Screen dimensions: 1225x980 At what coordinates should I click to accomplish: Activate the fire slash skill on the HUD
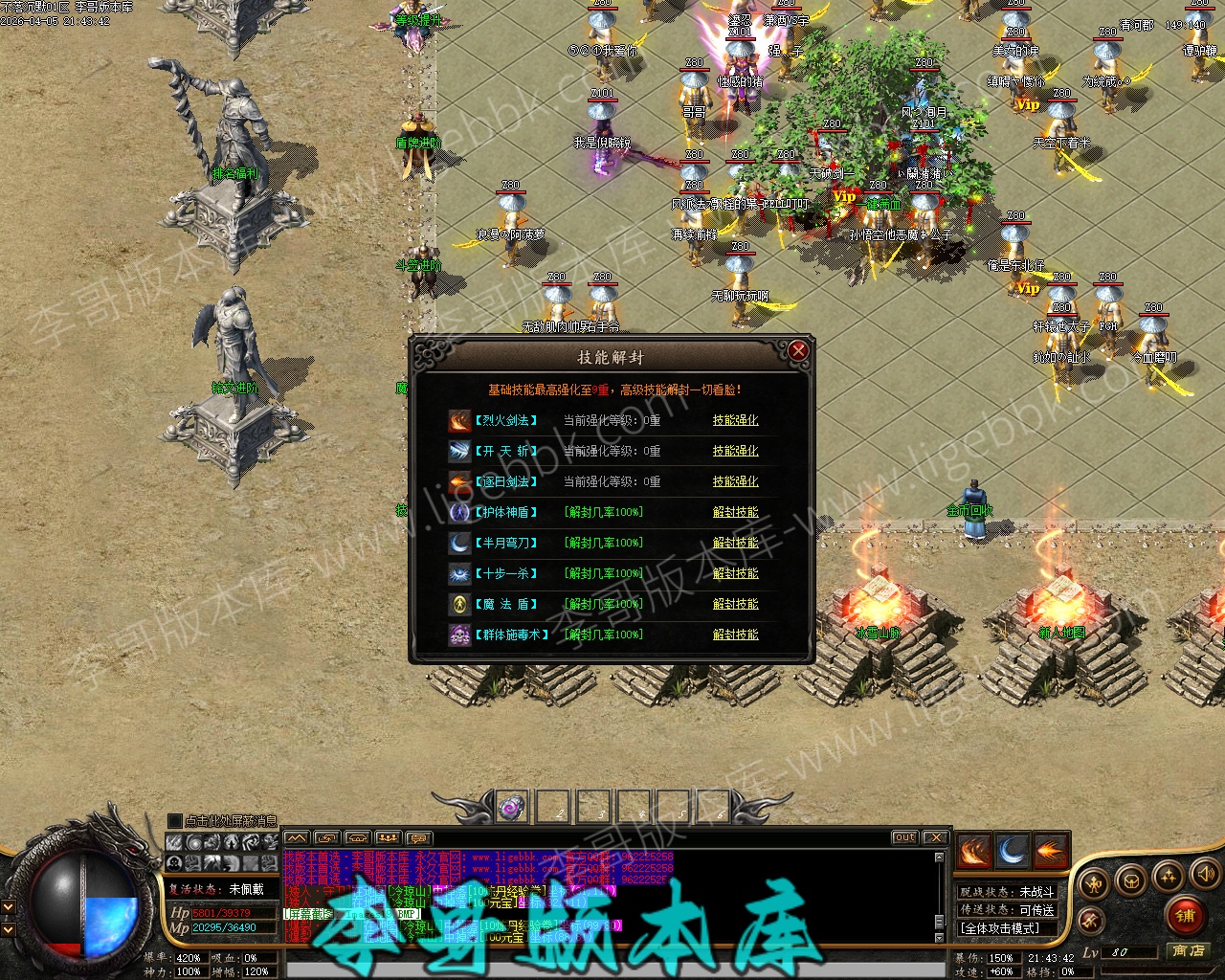click(x=974, y=852)
